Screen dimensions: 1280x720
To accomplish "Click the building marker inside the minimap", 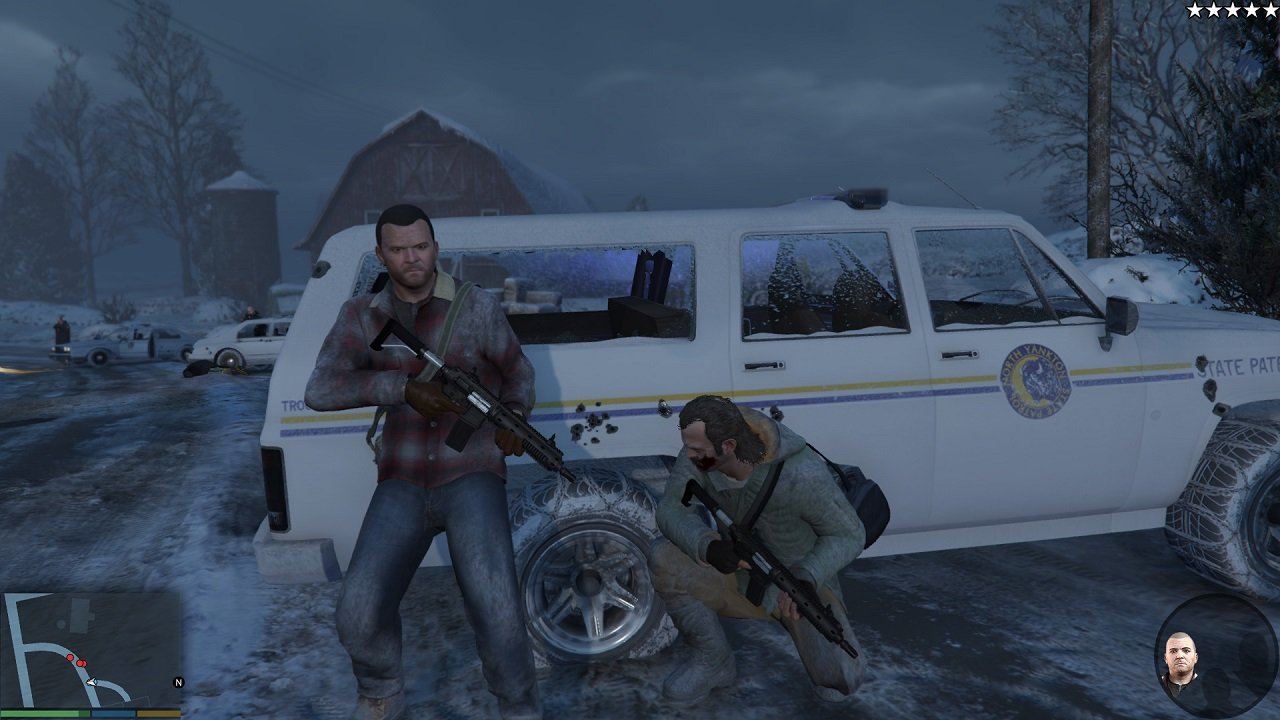I will coord(81,615).
